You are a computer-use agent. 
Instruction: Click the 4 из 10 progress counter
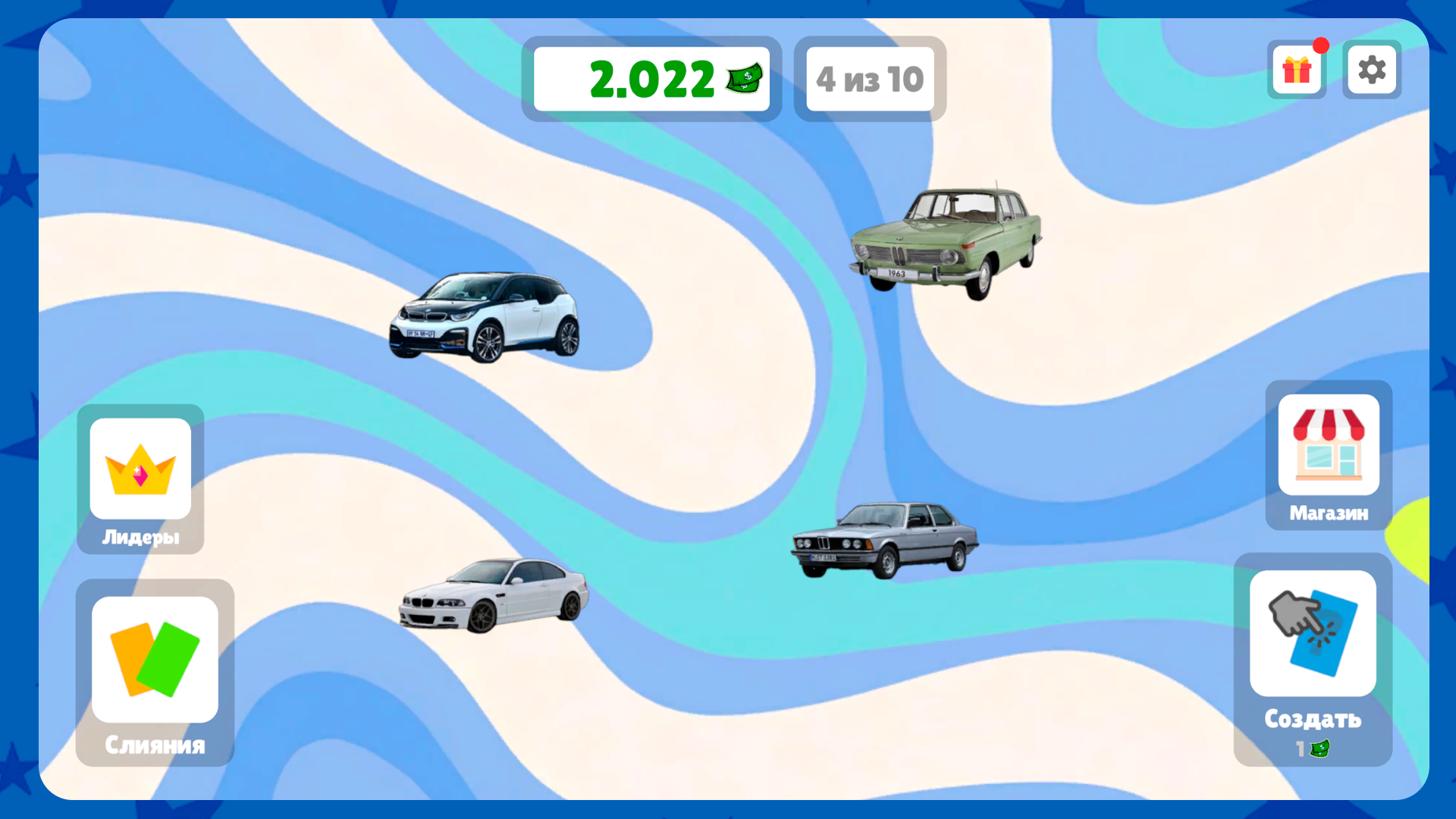(x=869, y=78)
